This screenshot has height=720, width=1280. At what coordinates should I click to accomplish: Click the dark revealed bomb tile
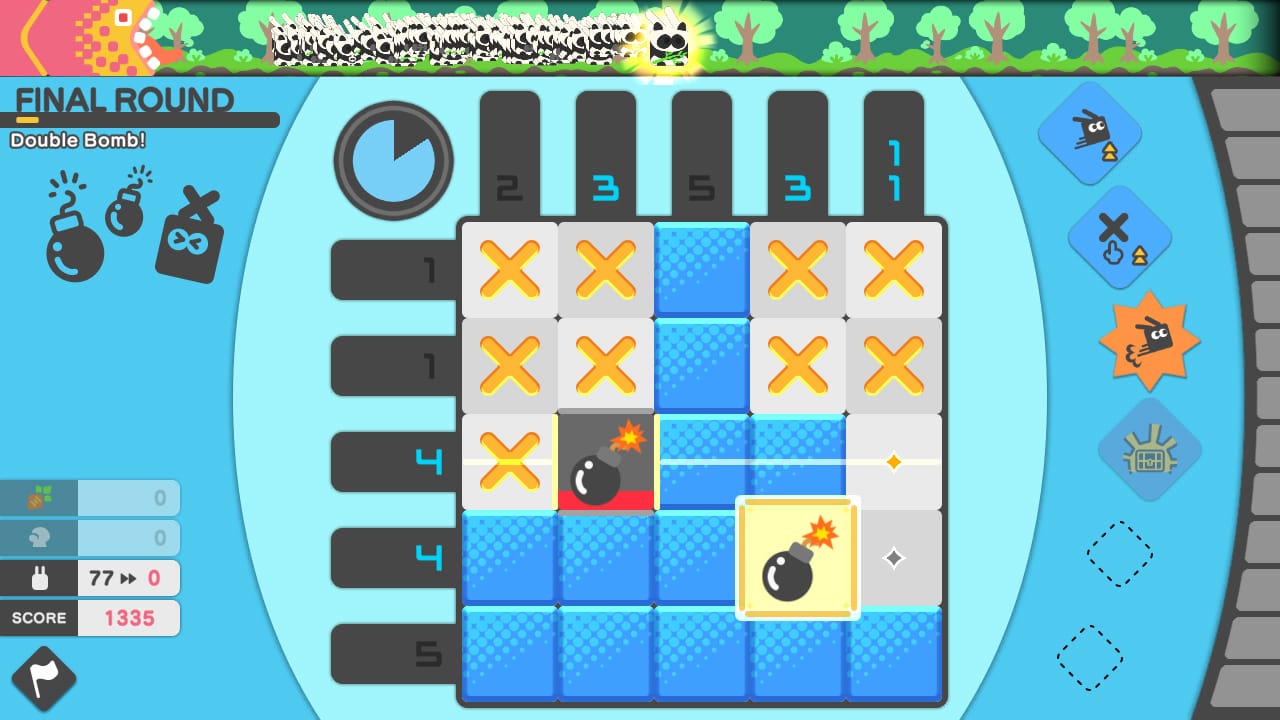605,462
